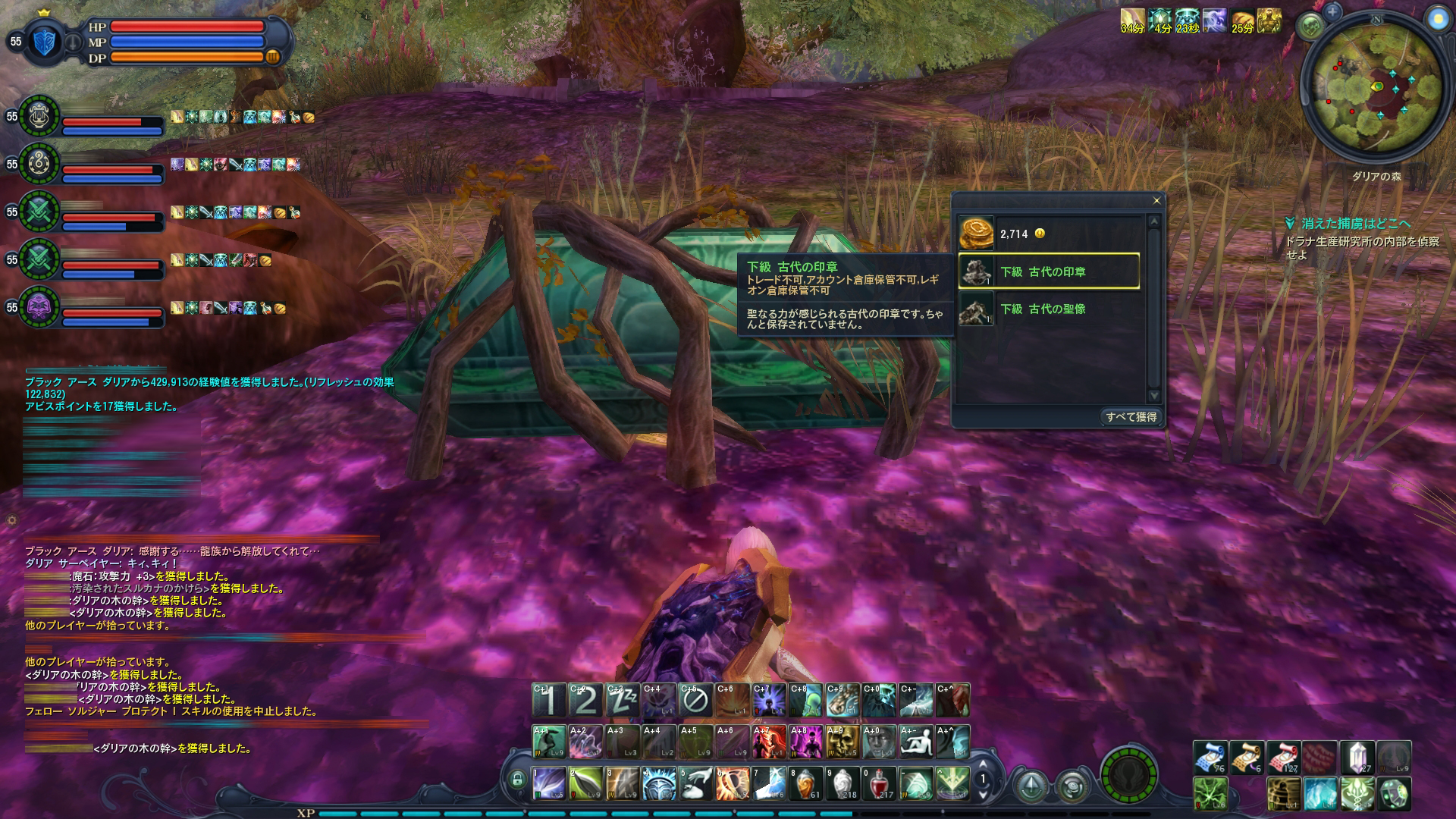The height and width of the screenshot is (819, 1456).
Task: Use the orange swirl jar with 61 count
Action: [x=805, y=784]
